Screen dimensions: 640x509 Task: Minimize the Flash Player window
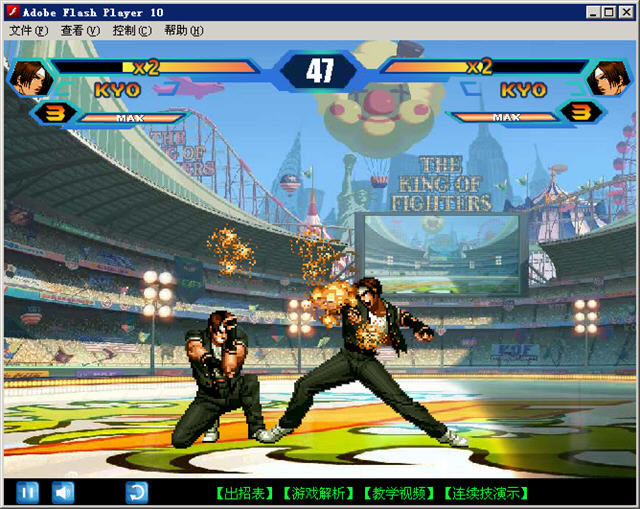click(x=596, y=12)
